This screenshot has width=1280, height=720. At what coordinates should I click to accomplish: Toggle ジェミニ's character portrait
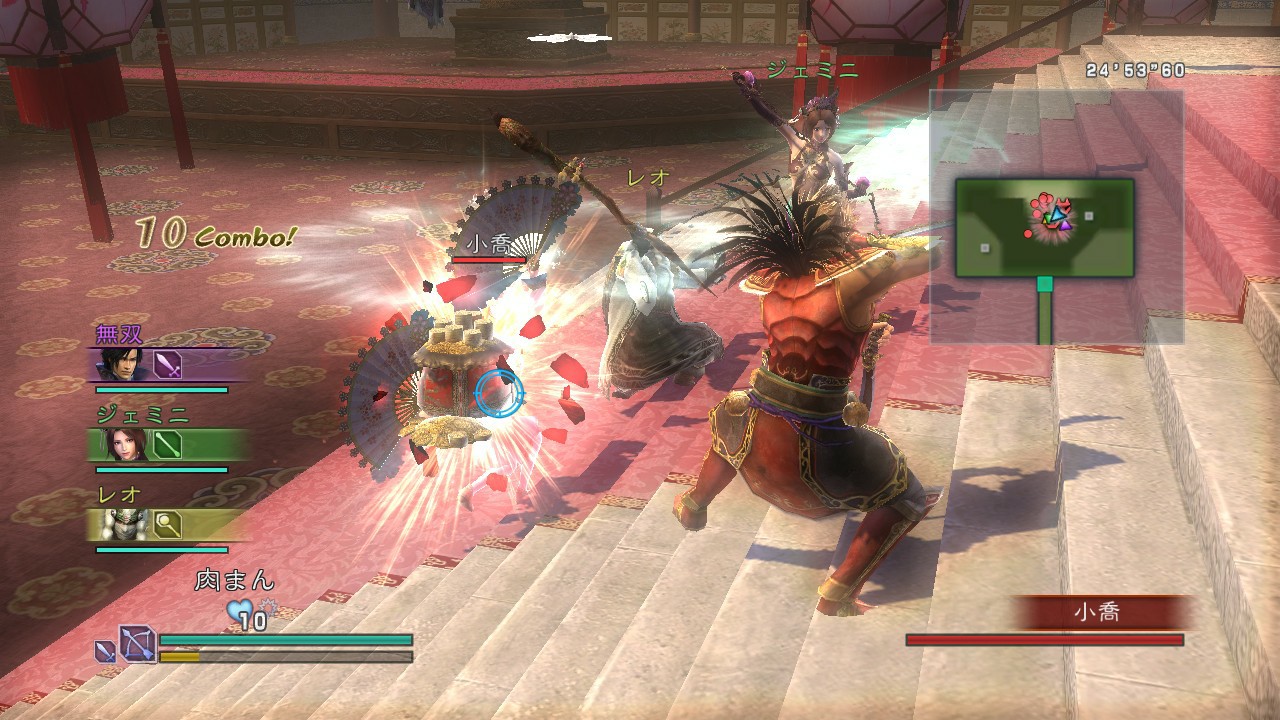click(125, 445)
